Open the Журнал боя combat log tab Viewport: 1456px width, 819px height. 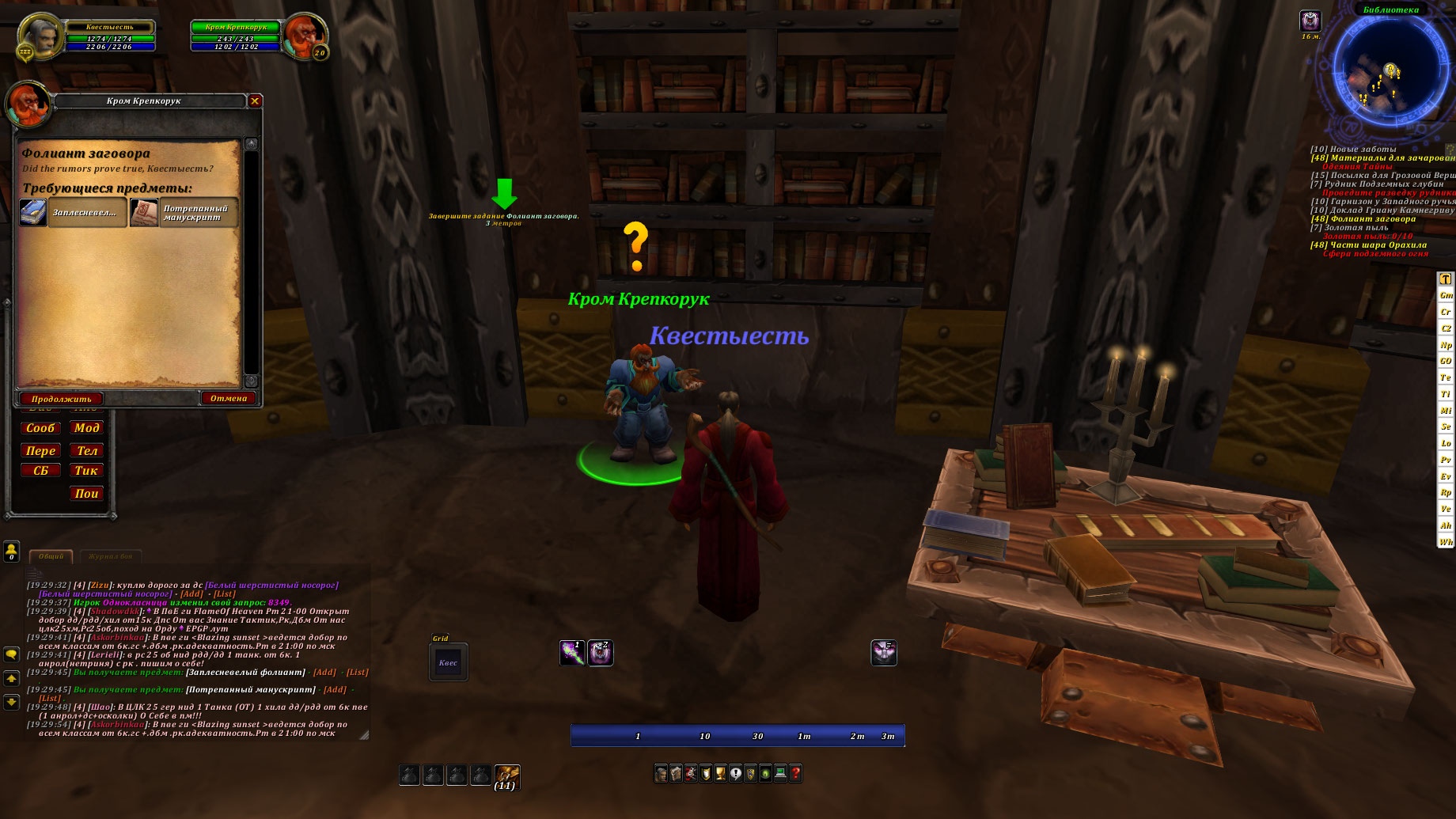pyautogui.click(x=110, y=556)
